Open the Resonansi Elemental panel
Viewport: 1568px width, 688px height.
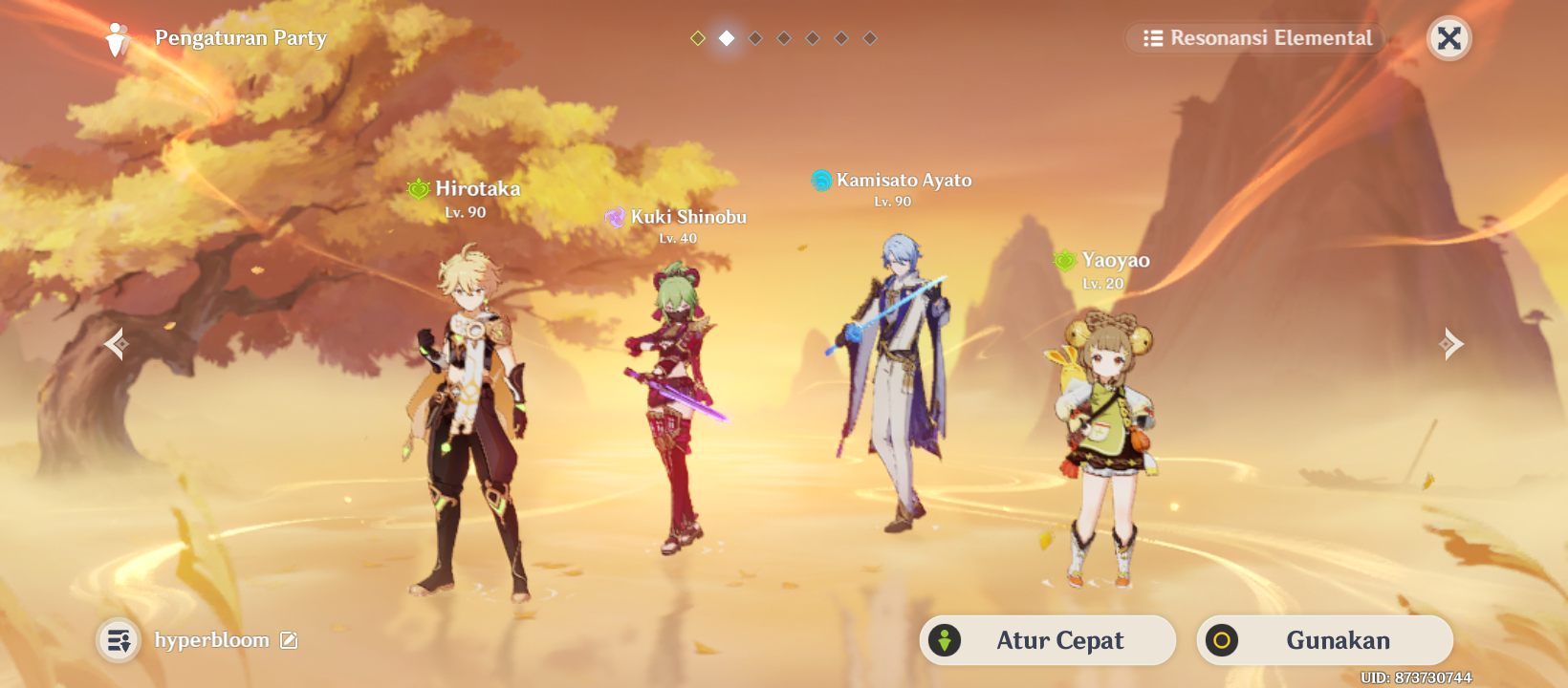(x=1254, y=38)
